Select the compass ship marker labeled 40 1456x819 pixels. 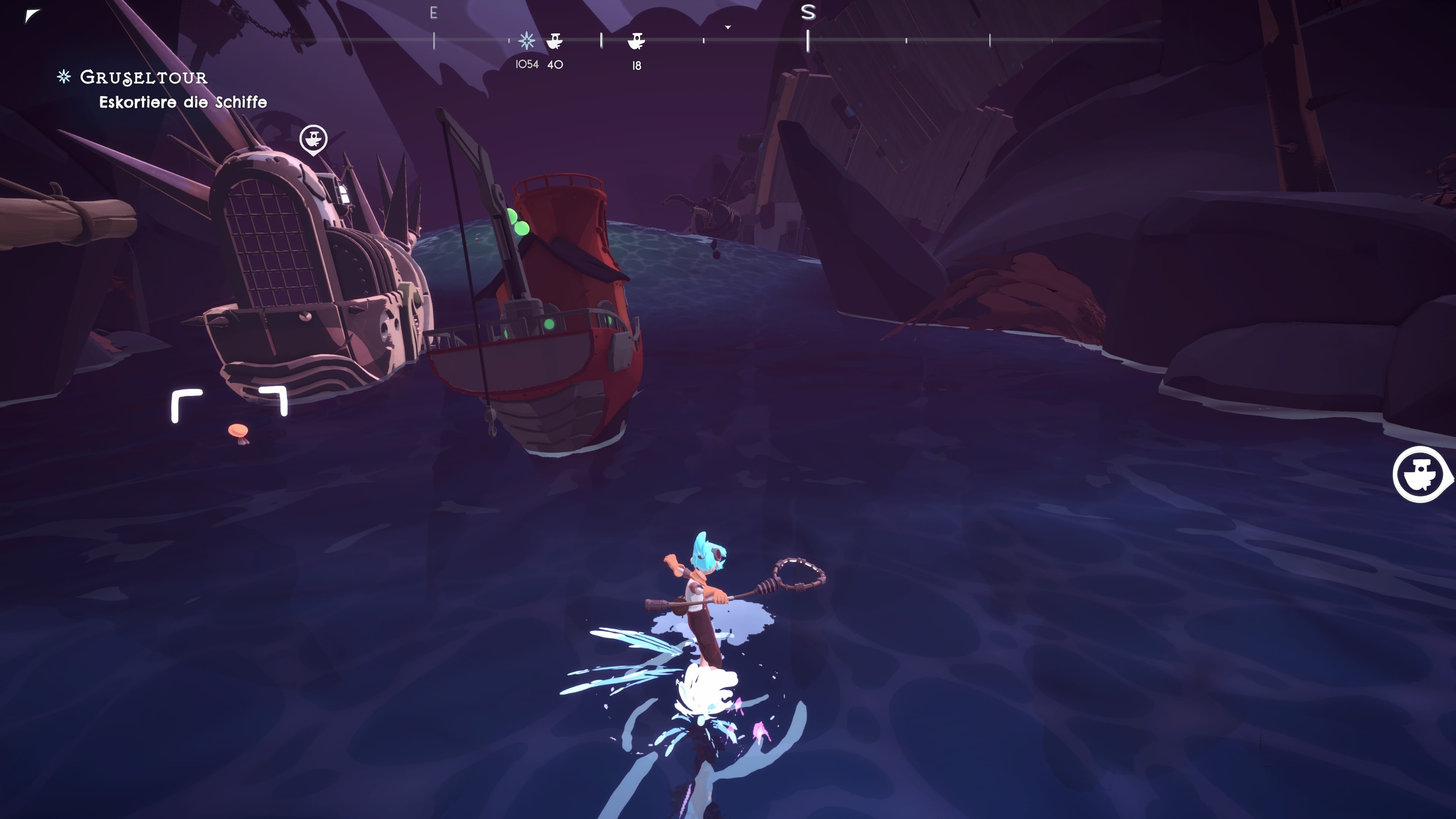pyautogui.click(x=554, y=41)
